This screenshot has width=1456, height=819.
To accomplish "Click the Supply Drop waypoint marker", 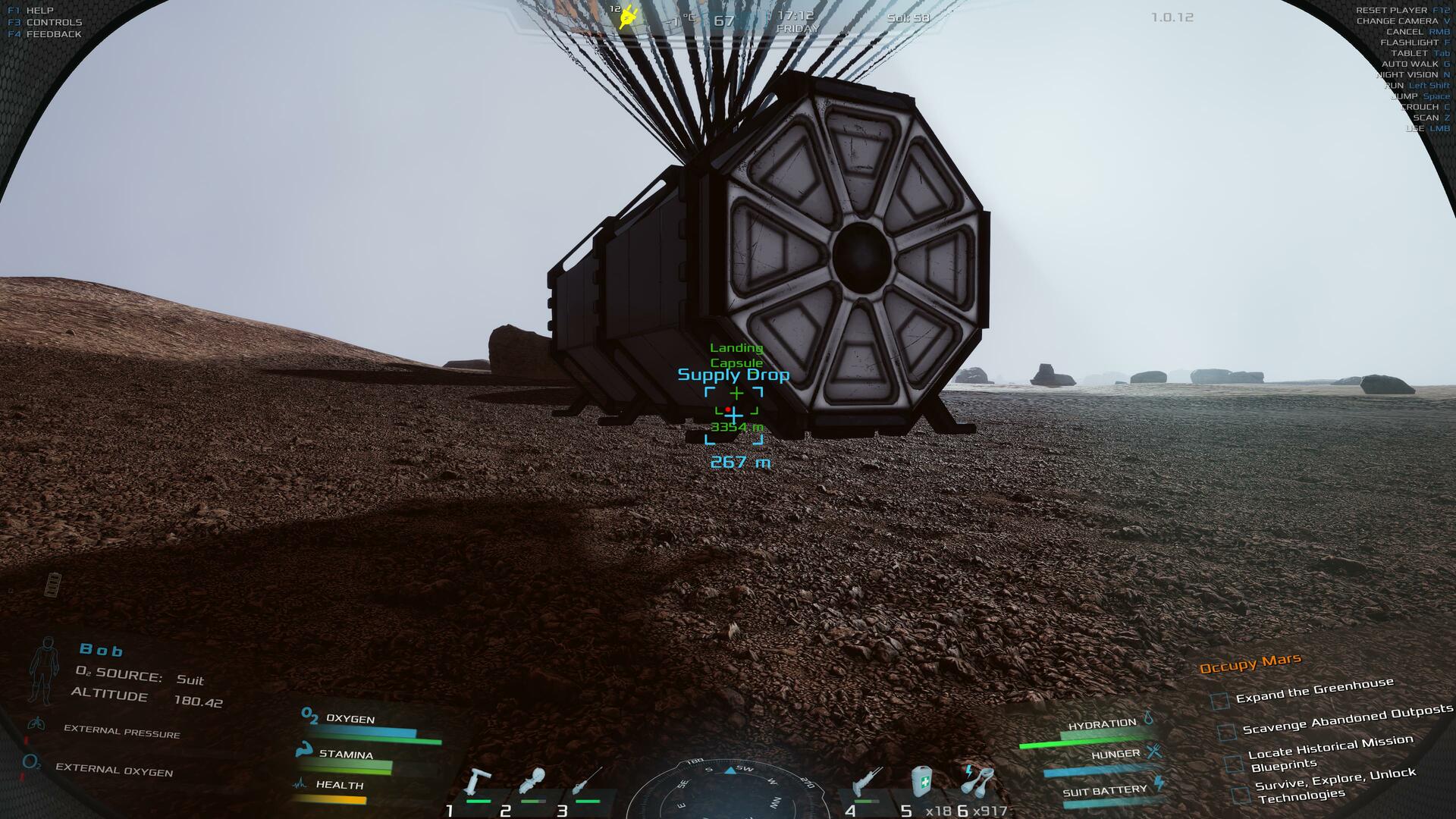I will click(x=733, y=415).
